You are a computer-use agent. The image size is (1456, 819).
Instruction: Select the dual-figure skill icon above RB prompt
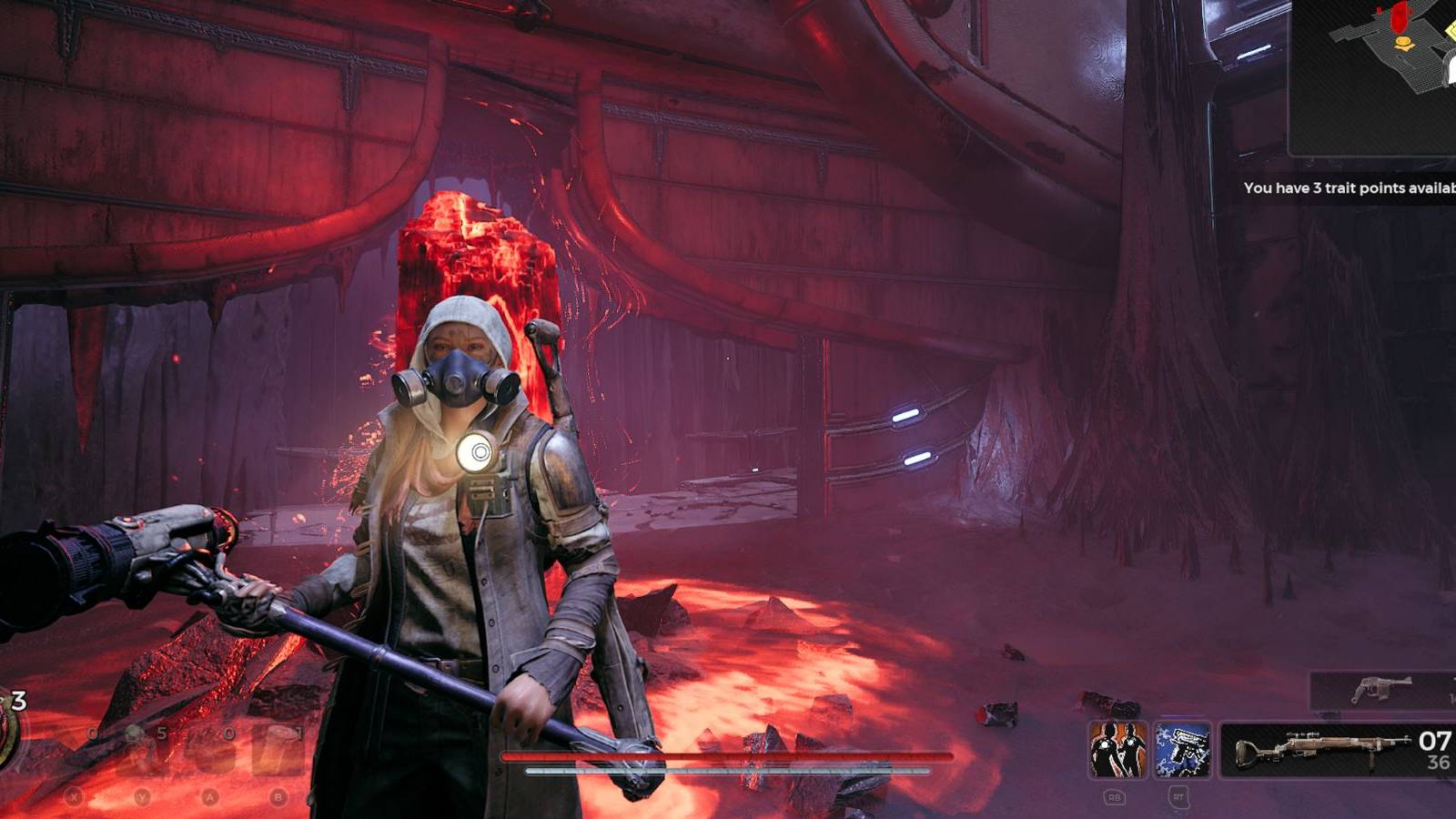1117,750
